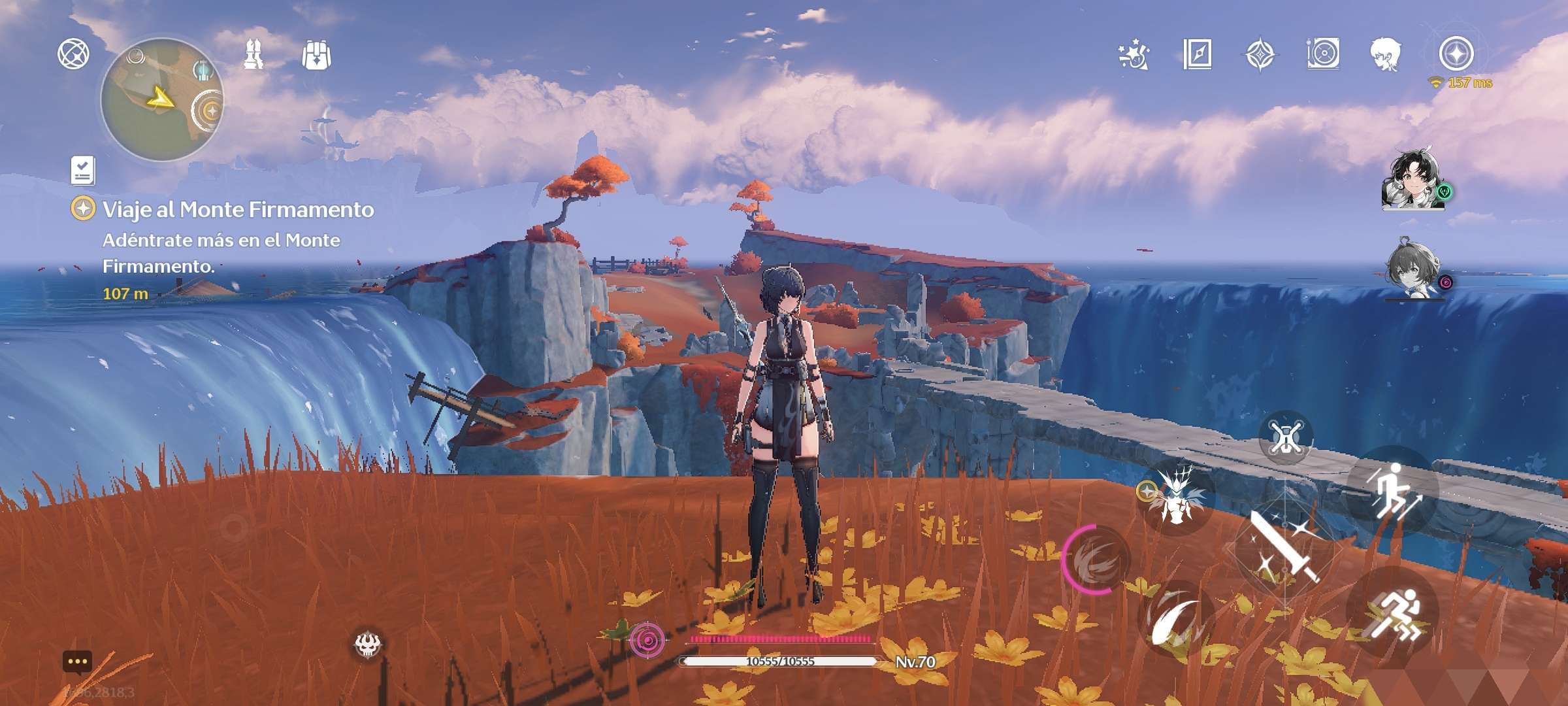The image size is (1568, 706).
Task: Open the shooting stars events icon
Action: 1134,54
